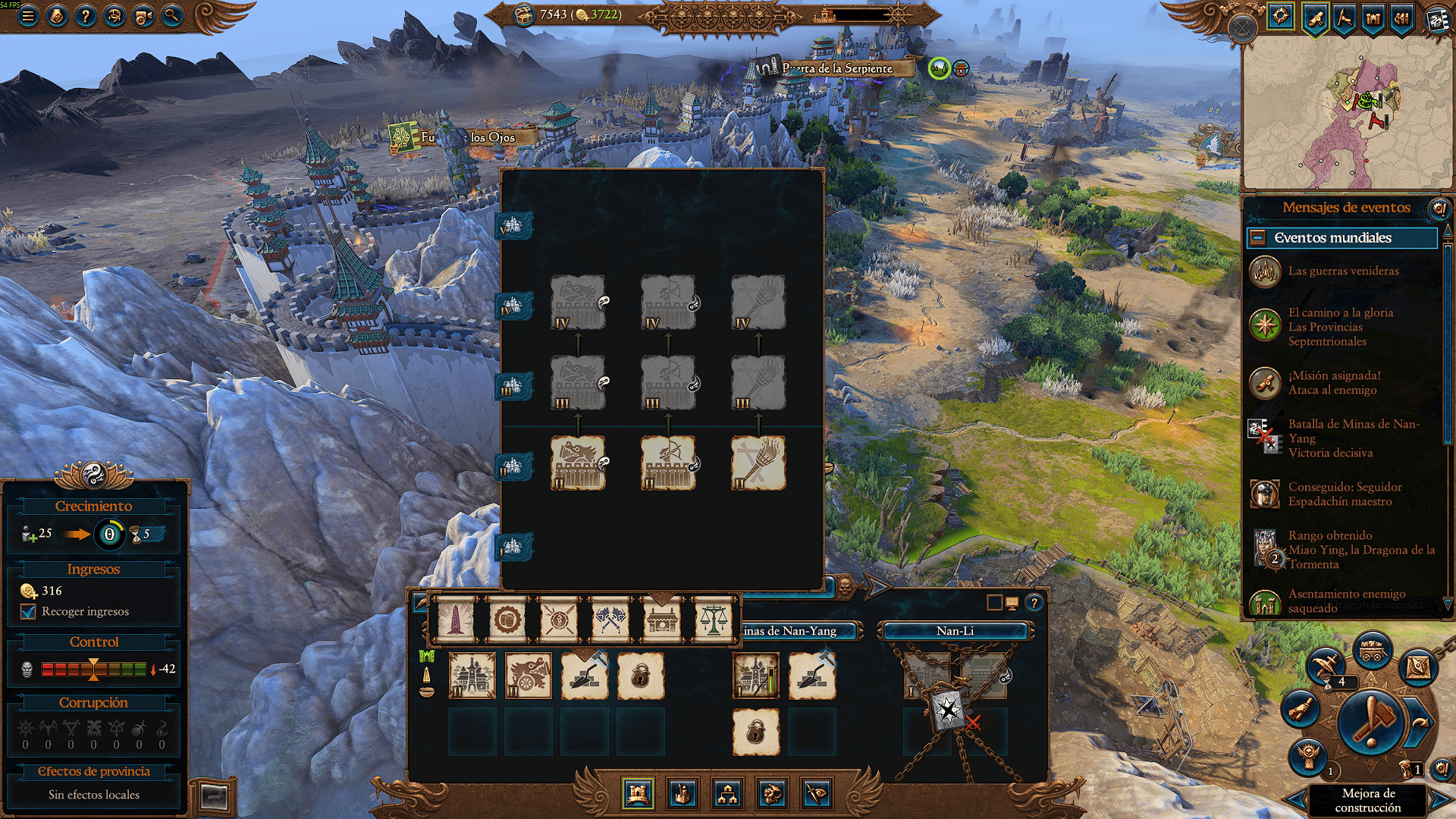Pick the tier II torch building
Screen dimensions: 1456x819
(758, 463)
